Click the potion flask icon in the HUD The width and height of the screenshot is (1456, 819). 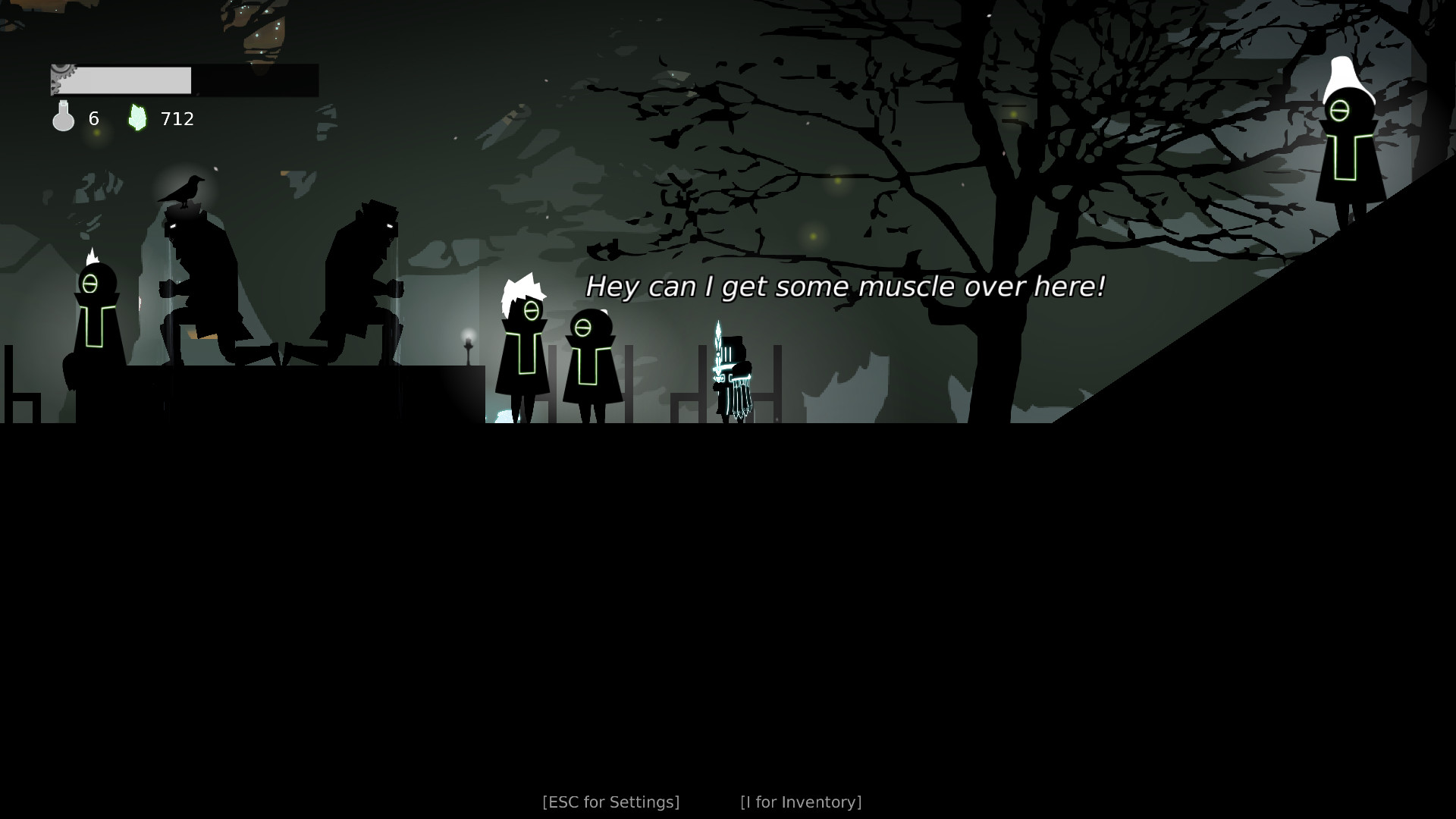64,118
